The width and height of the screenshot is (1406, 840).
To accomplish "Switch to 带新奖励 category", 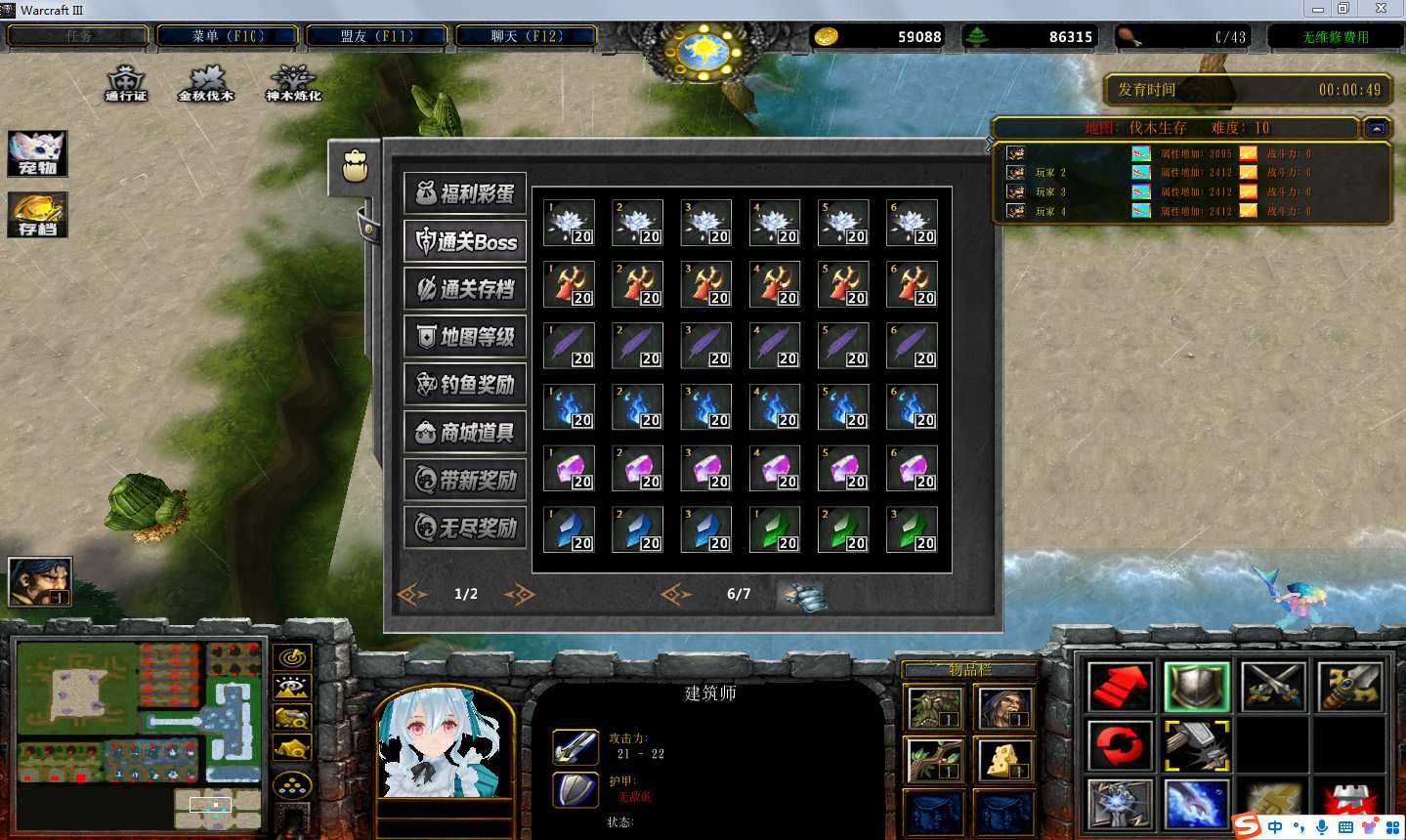I will [x=465, y=480].
